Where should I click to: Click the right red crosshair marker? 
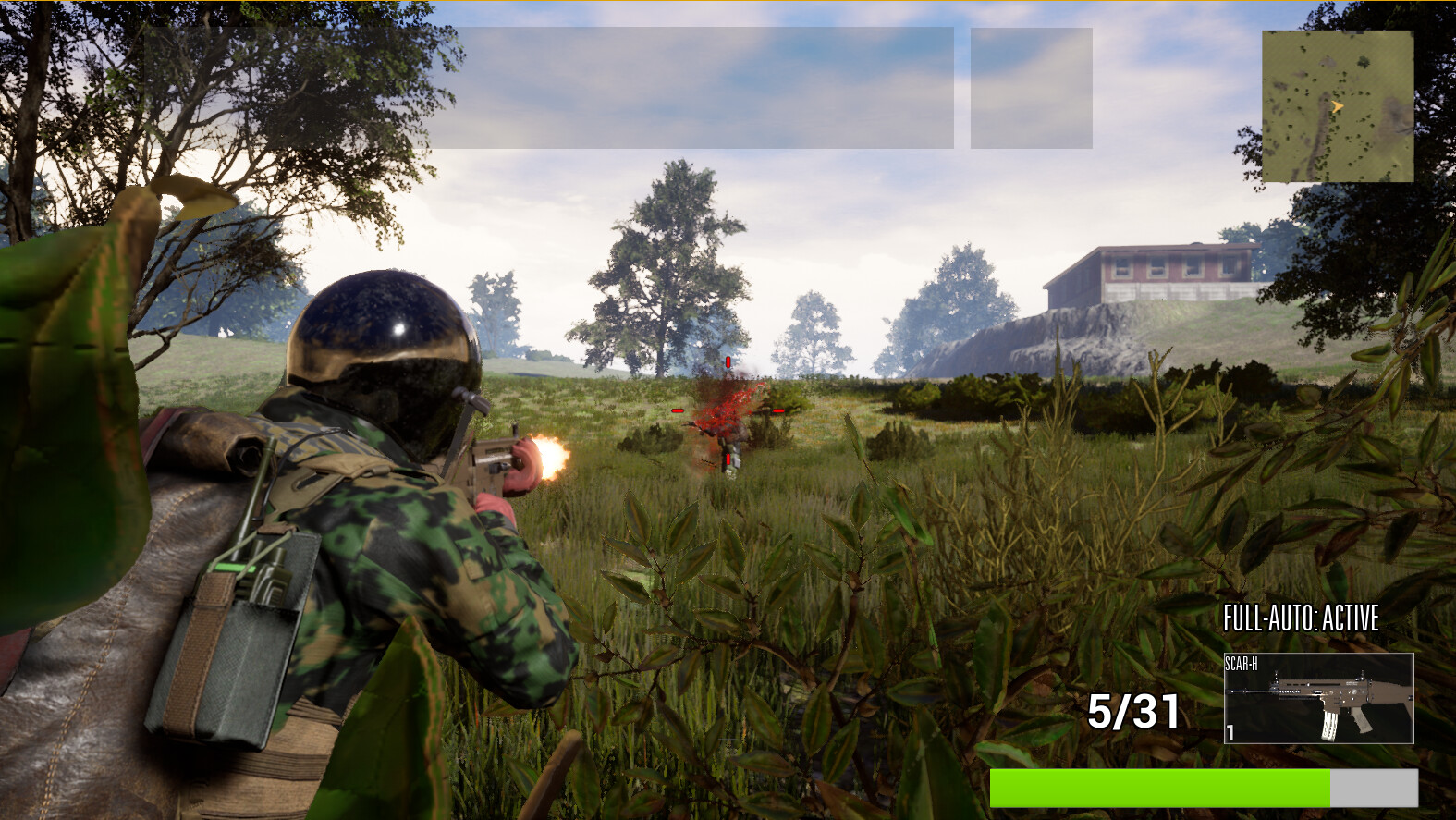779,410
